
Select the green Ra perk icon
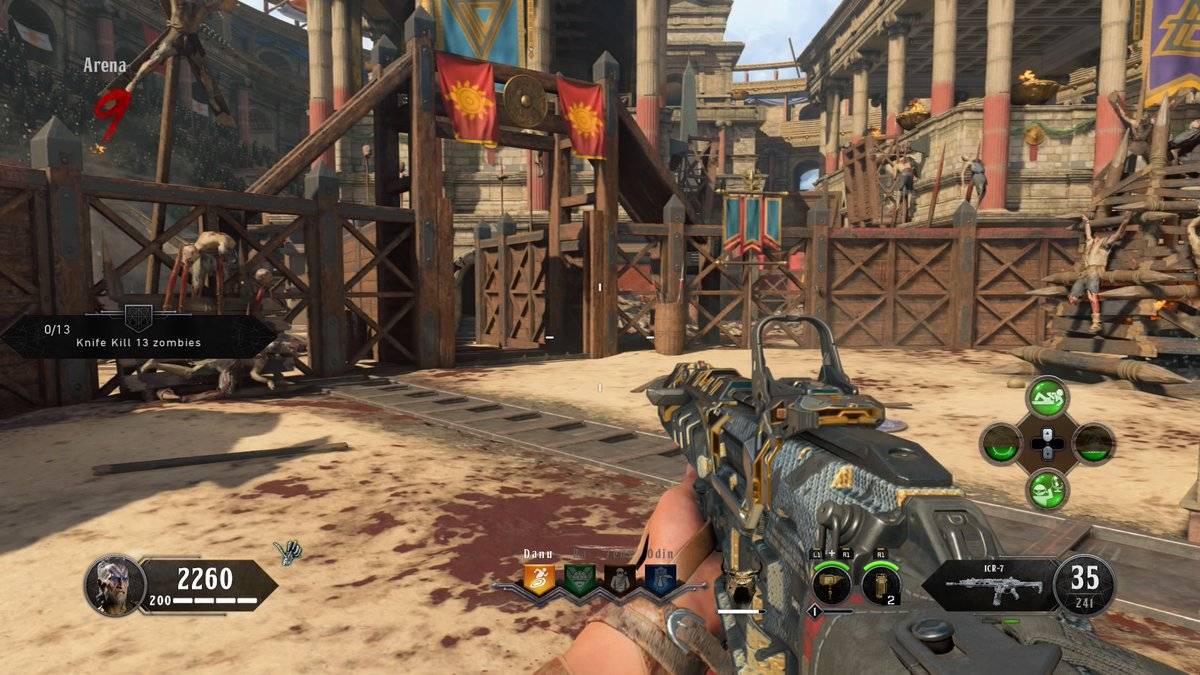579,579
